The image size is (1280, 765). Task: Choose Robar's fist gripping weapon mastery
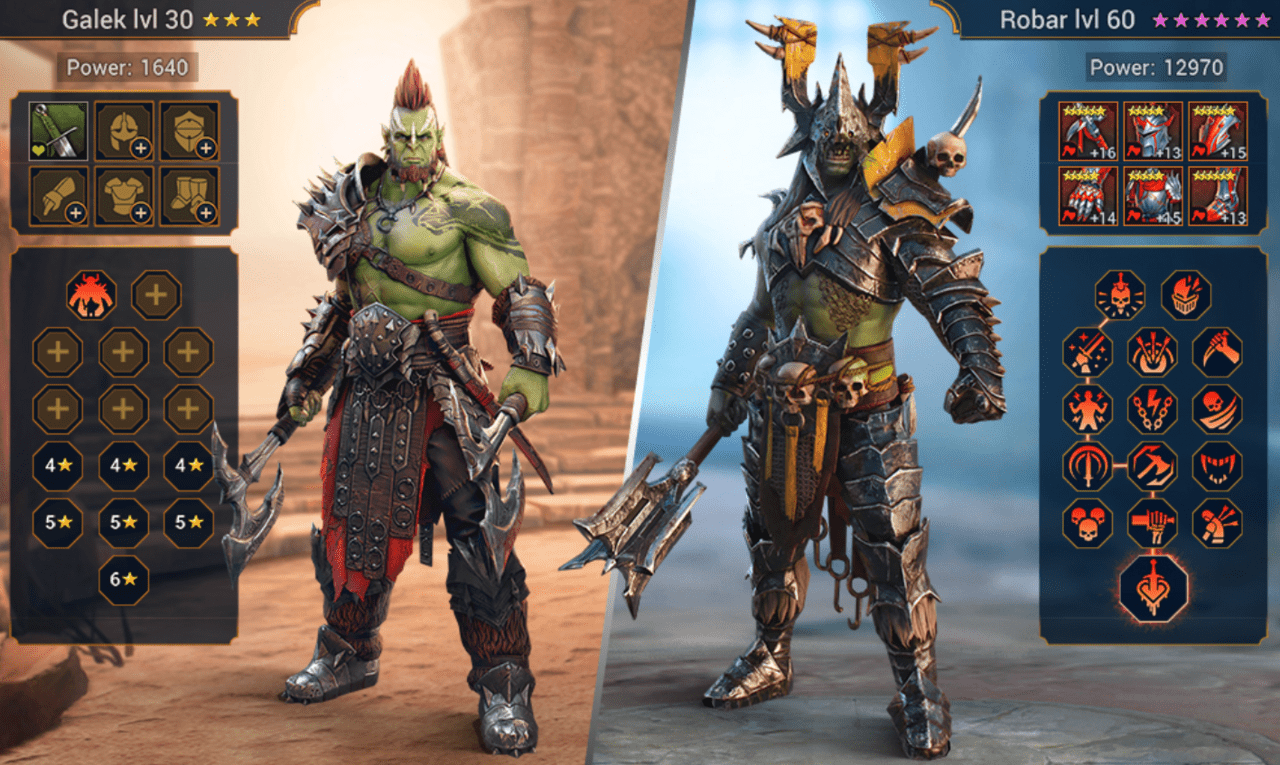click(x=1153, y=523)
